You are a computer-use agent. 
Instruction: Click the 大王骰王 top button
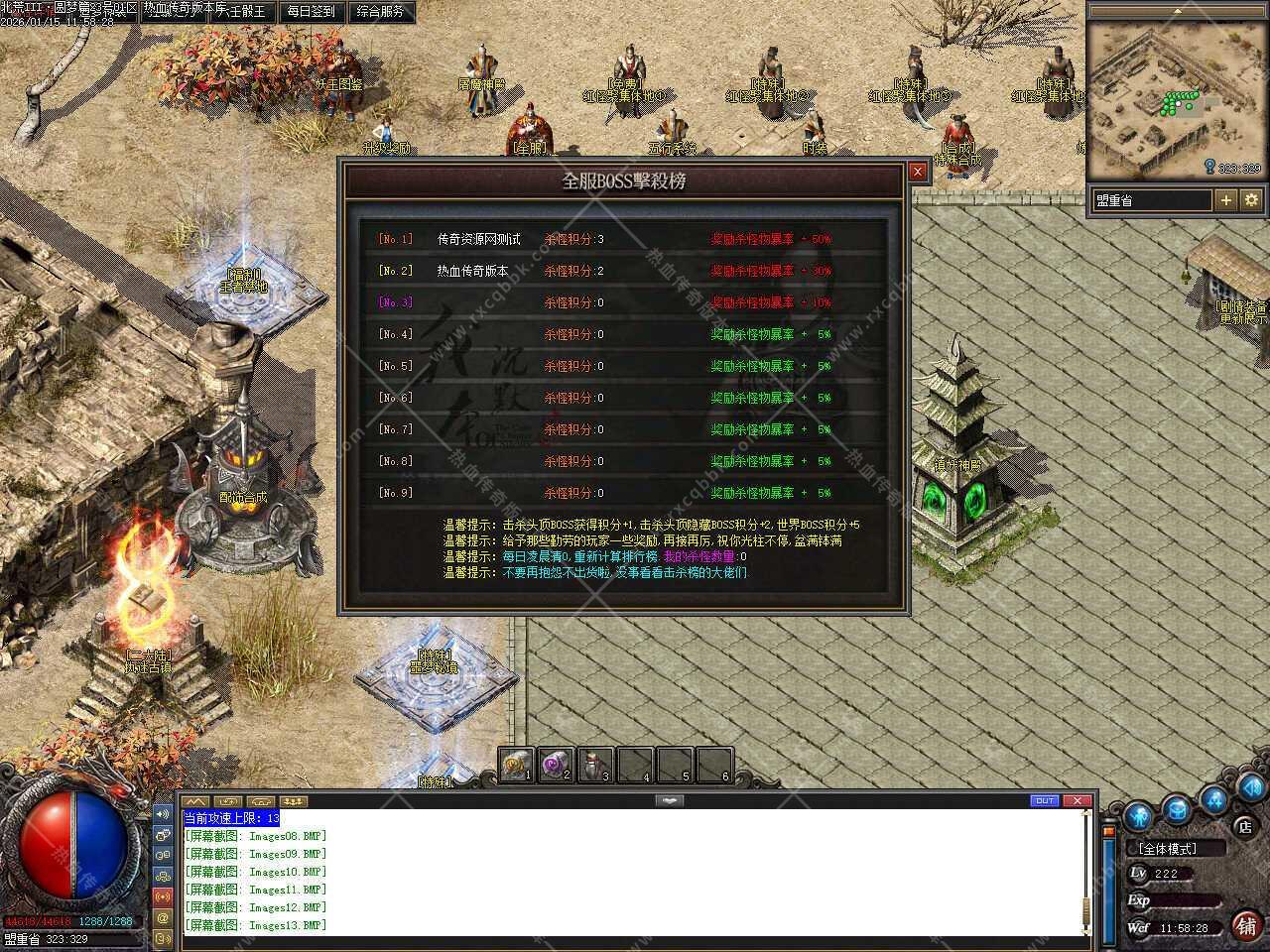240,12
